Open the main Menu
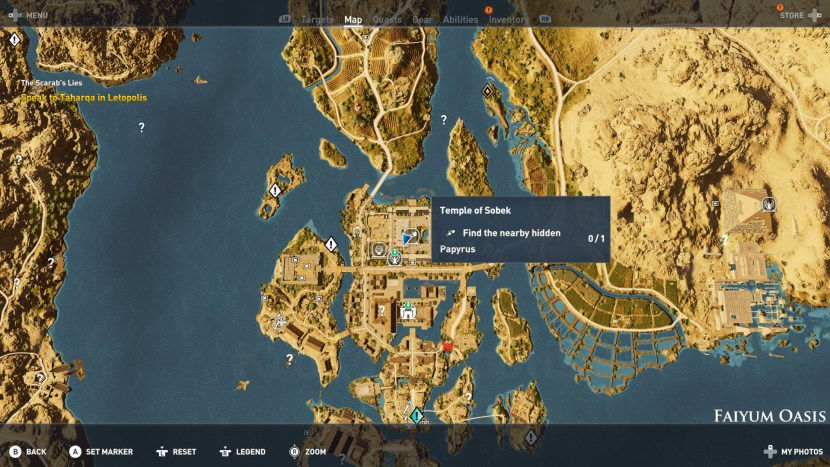The width and height of the screenshot is (830, 467). (29, 15)
